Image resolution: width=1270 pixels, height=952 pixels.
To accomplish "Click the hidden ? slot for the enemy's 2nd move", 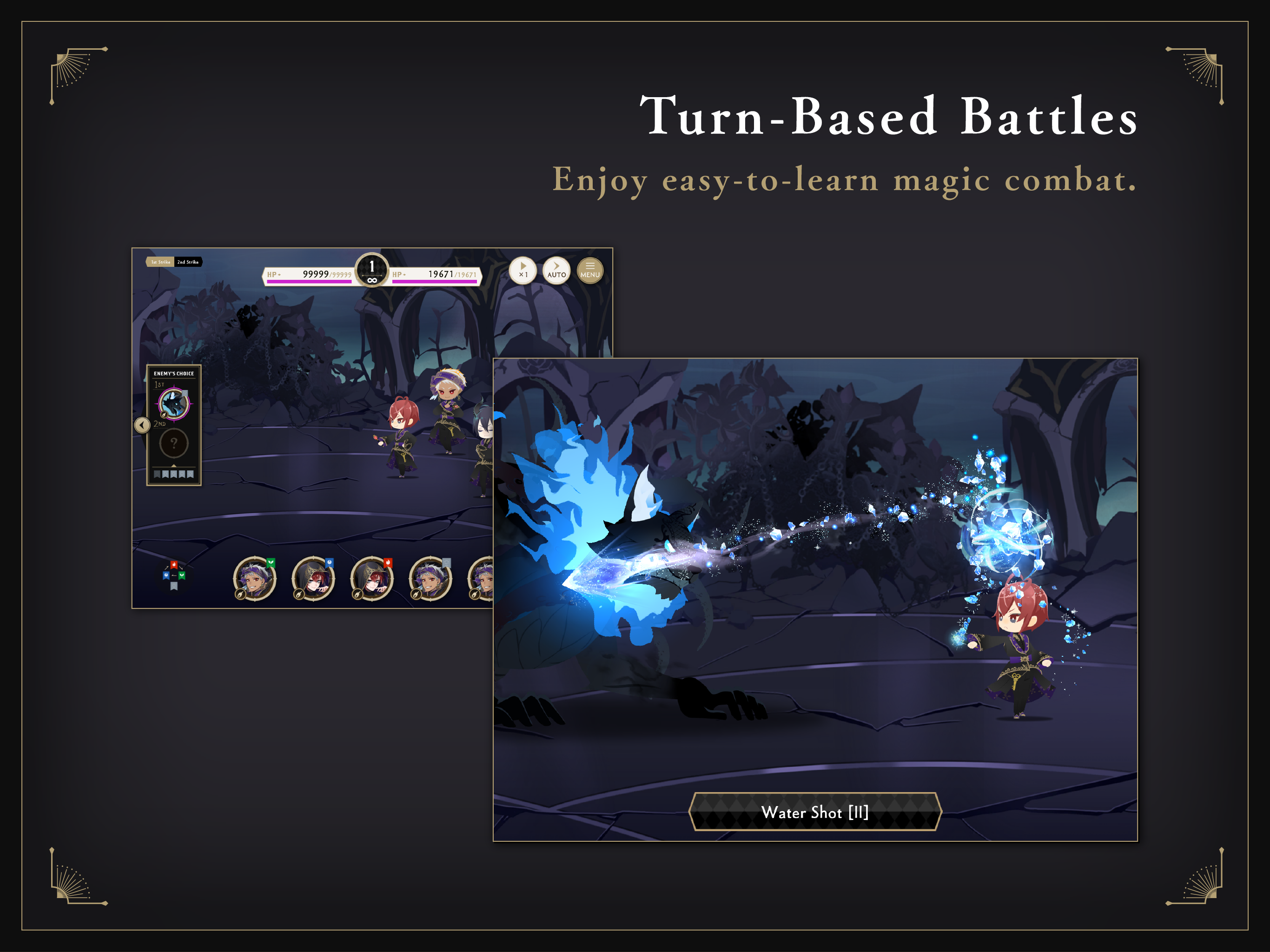I will (174, 443).
